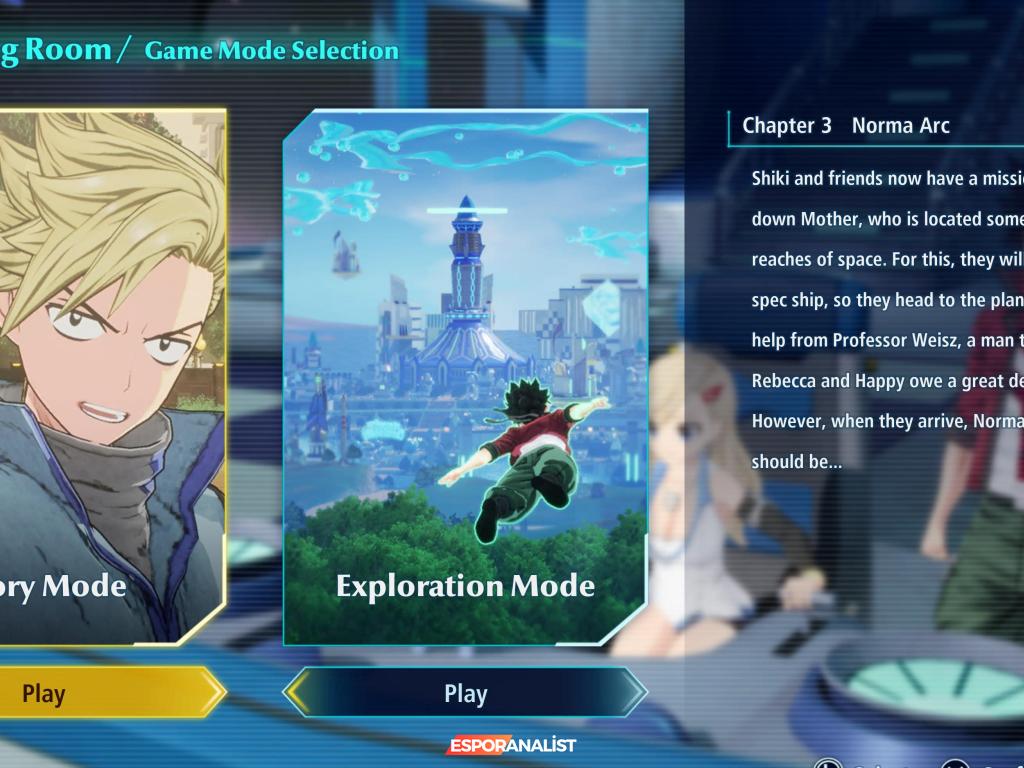Start Story Mode with its yellow Play button
1024x768 pixels.
point(100,693)
